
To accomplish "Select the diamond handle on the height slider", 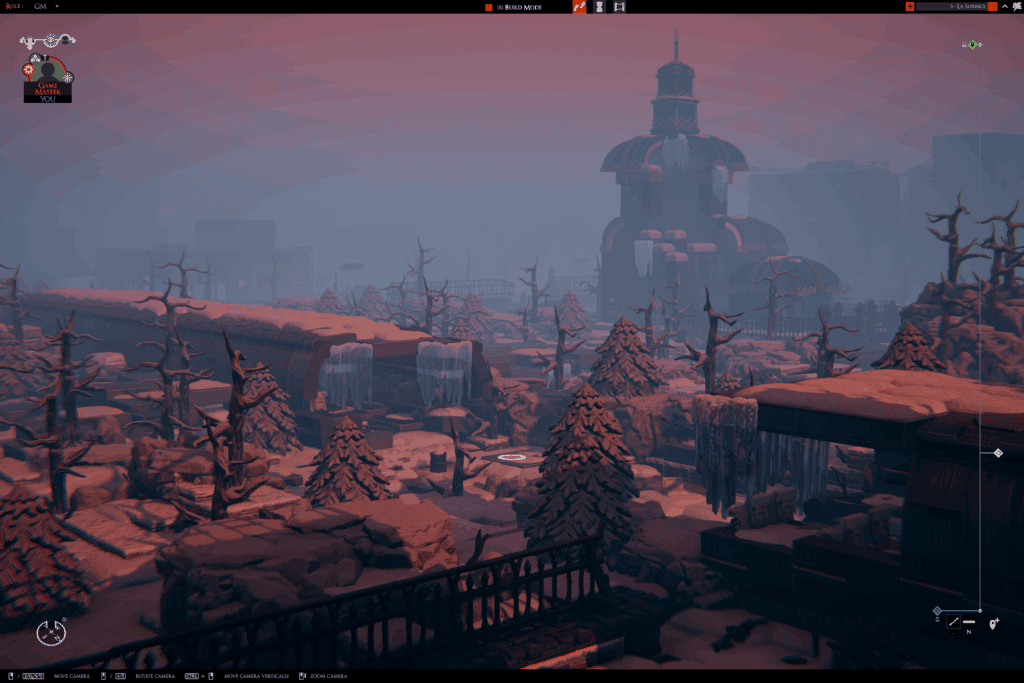I will (x=998, y=453).
